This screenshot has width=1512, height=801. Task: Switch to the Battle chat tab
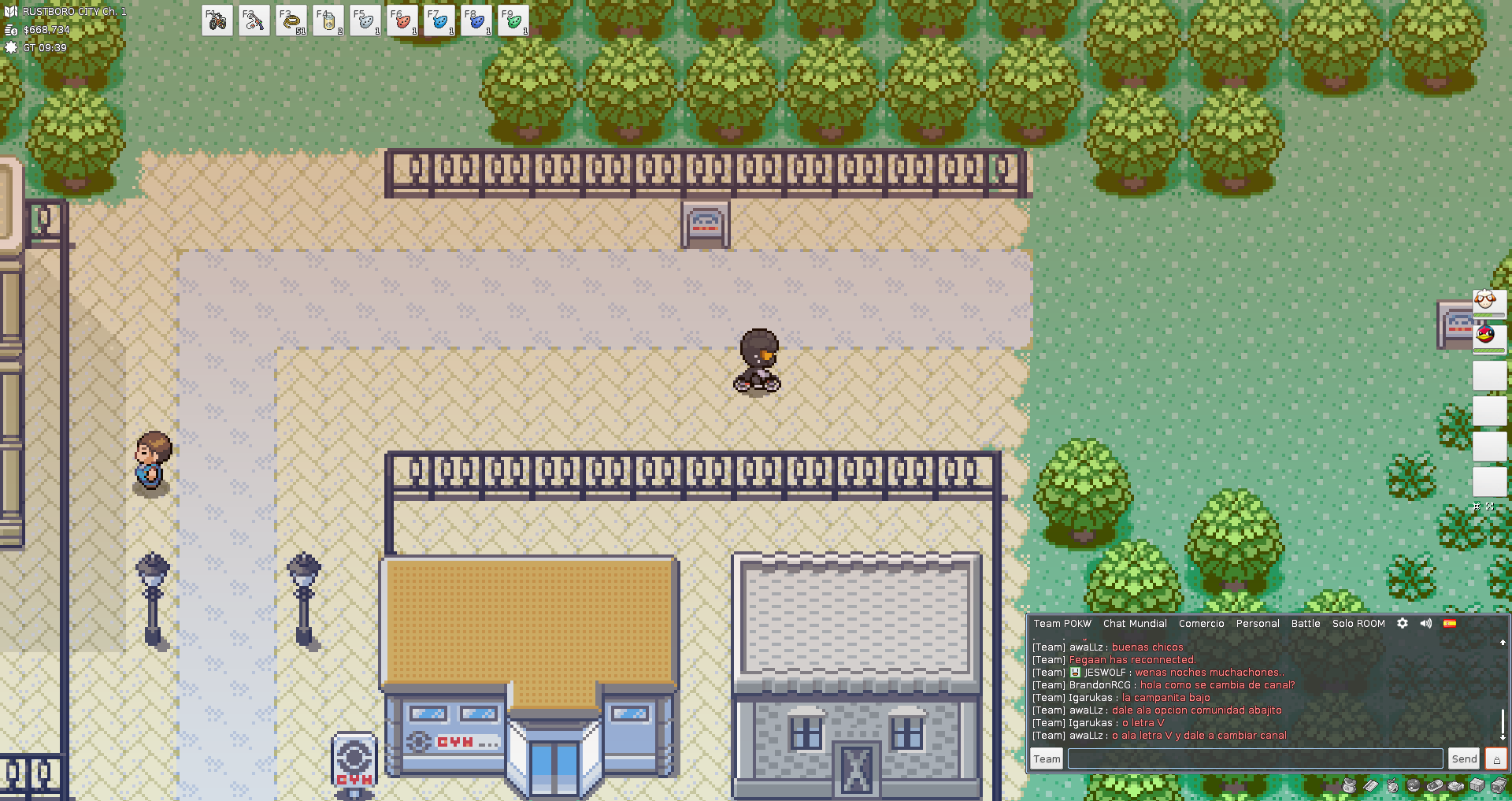1306,623
